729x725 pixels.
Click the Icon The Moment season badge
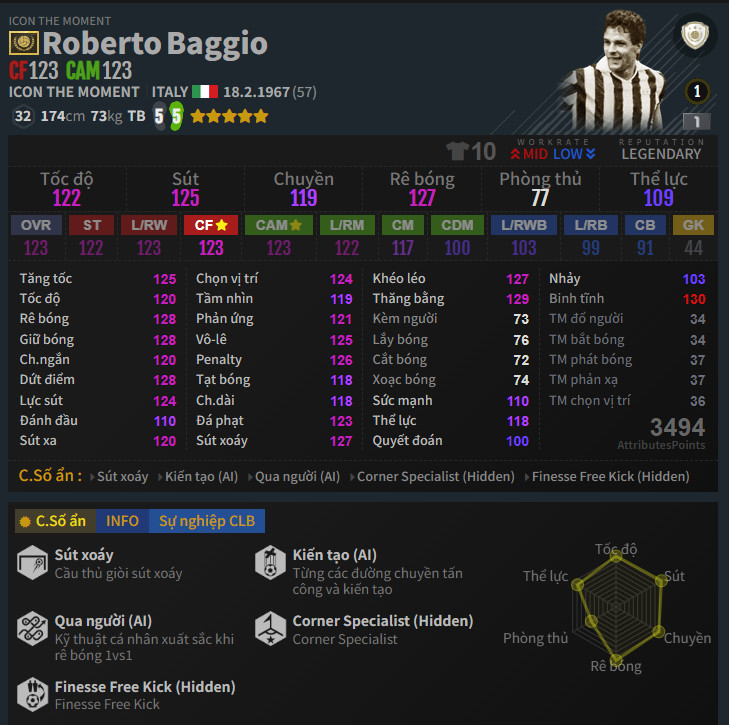tap(24, 43)
